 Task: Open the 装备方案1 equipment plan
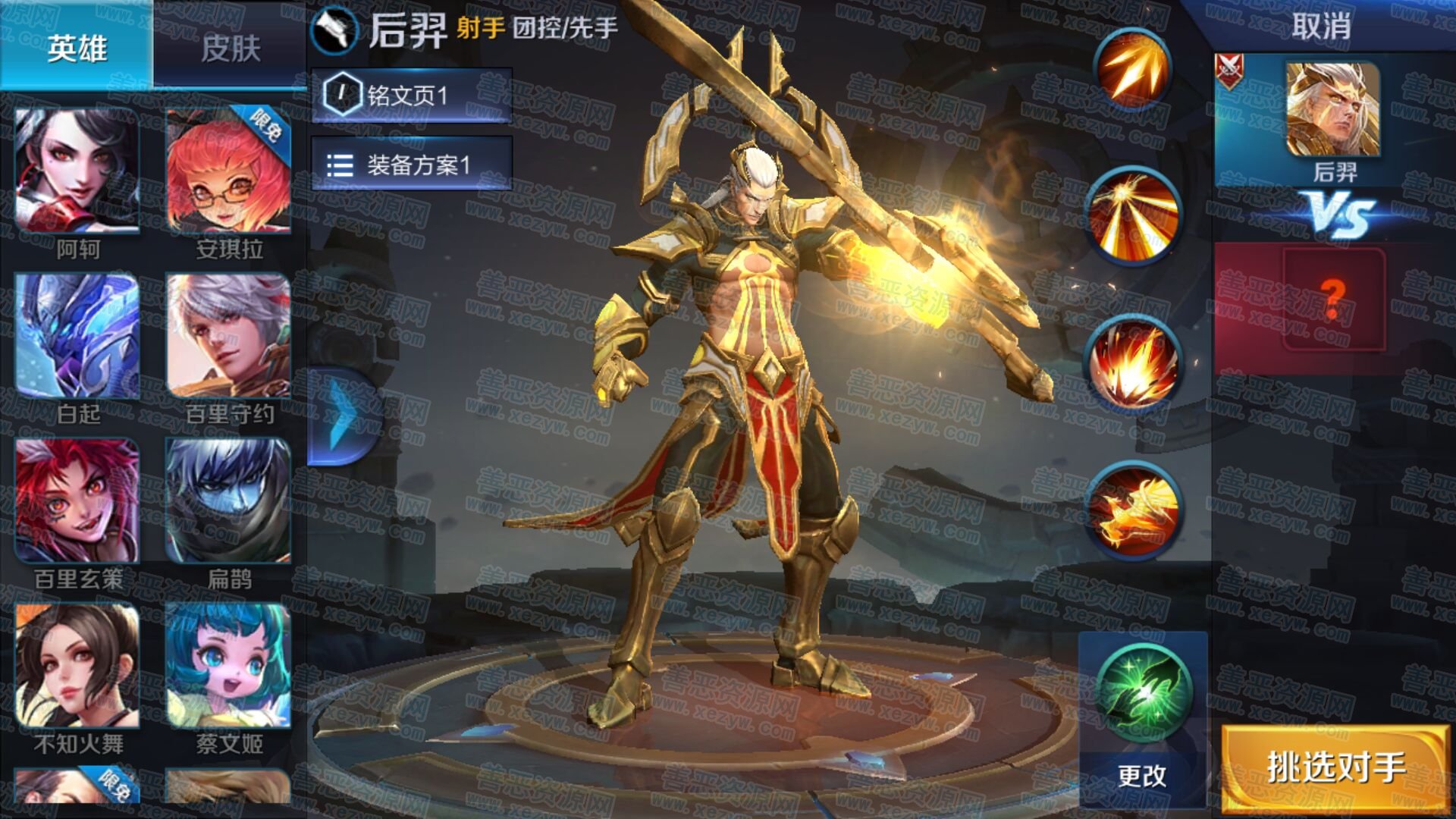coord(412,165)
